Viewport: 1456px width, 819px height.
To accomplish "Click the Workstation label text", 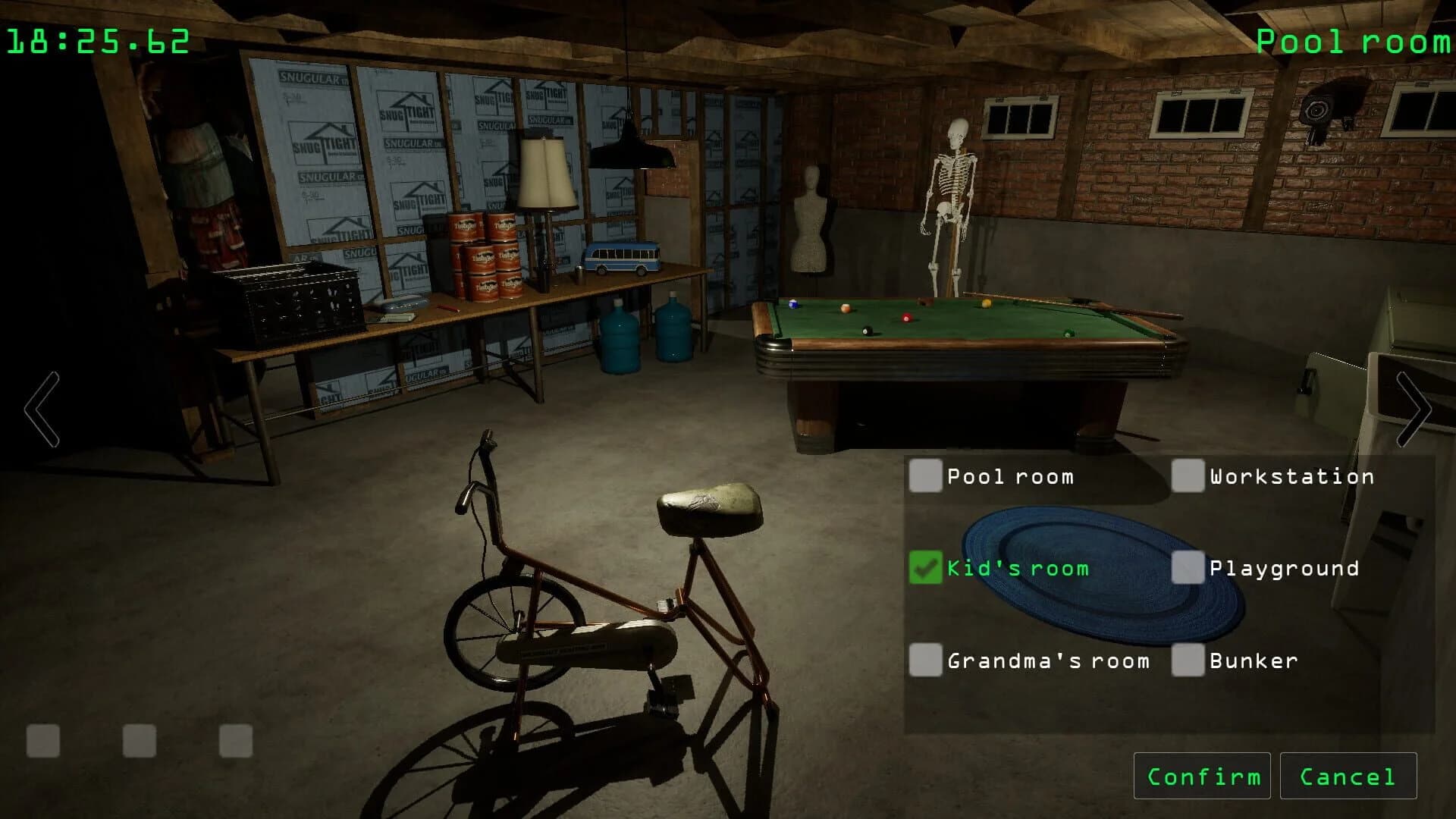I will [x=1291, y=476].
